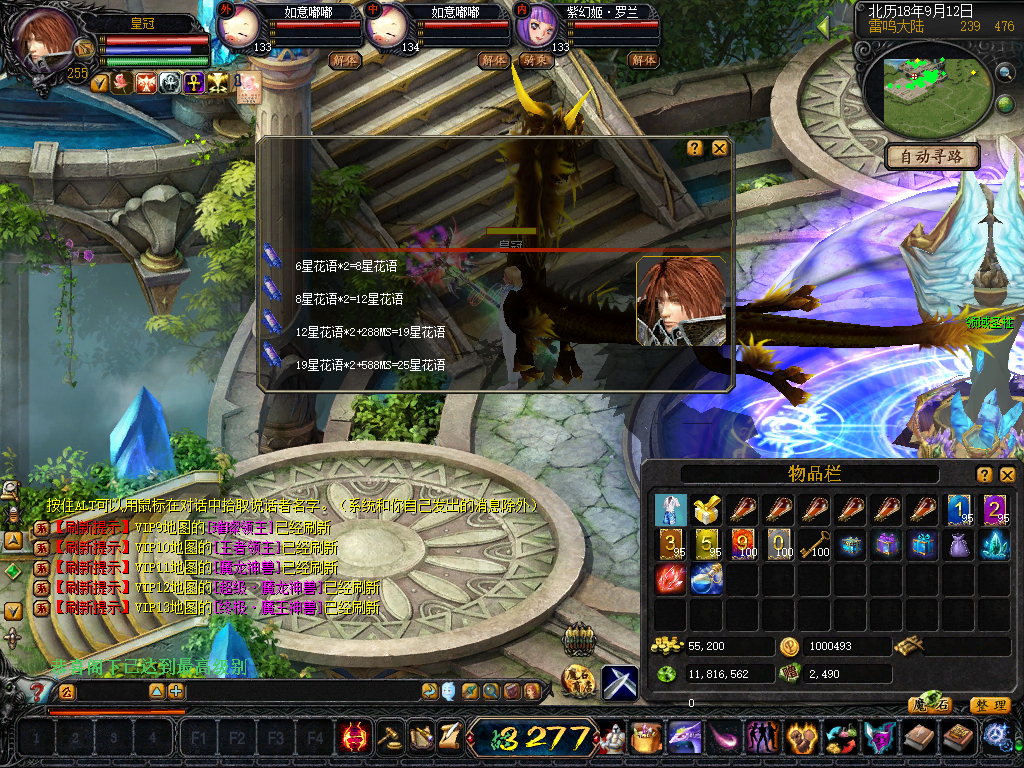Screen dimensions: 1024x768
Task: Close the 物品栏 inventory panel
Action: (x=1007, y=474)
